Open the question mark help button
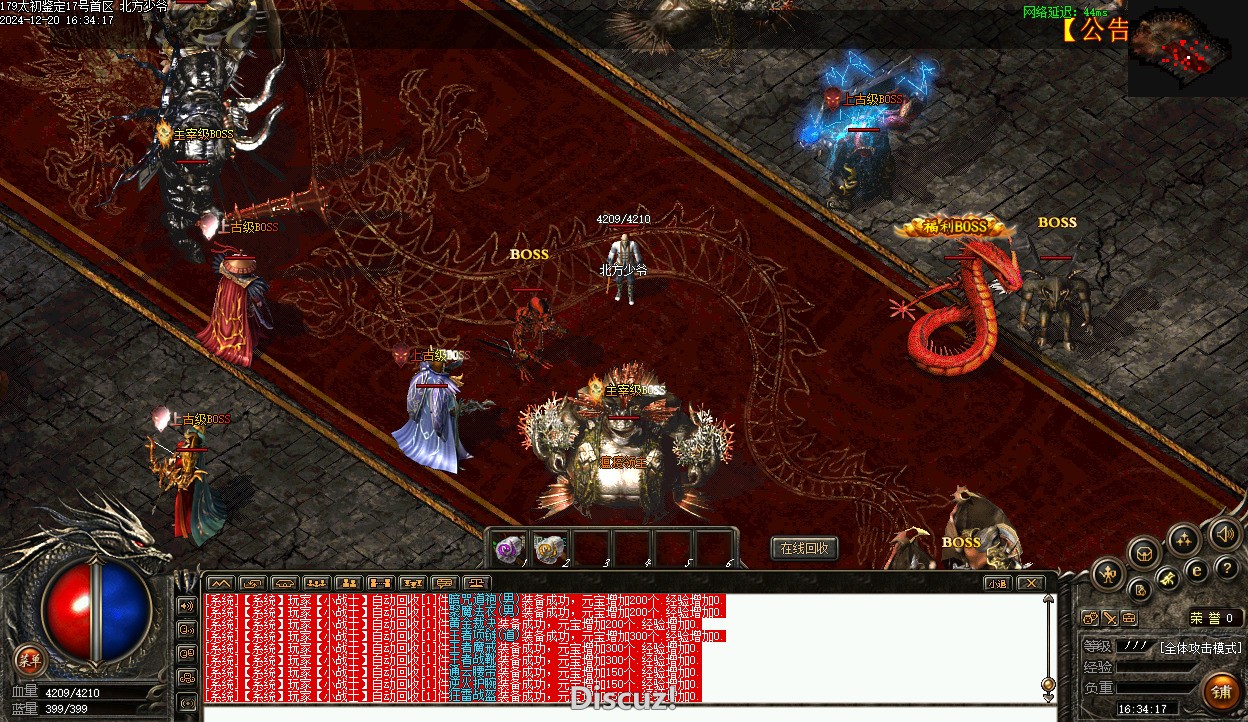This screenshot has height=722, width=1248. [1228, 568]
